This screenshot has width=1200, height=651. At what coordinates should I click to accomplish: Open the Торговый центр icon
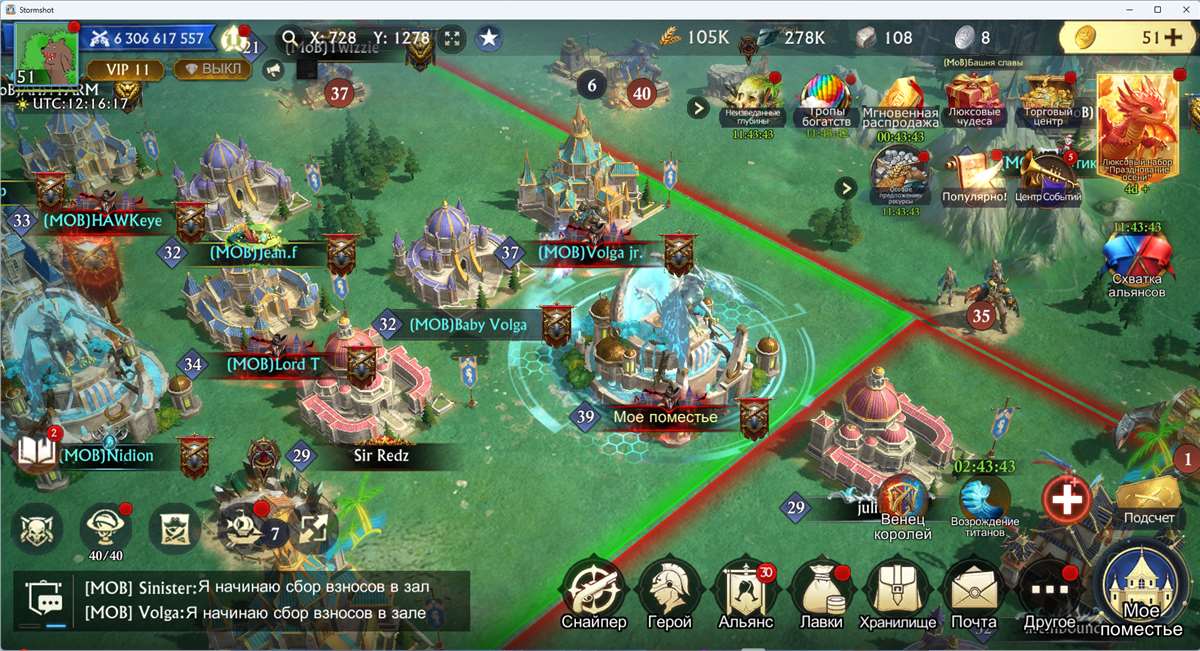[x=1046, y=100]
